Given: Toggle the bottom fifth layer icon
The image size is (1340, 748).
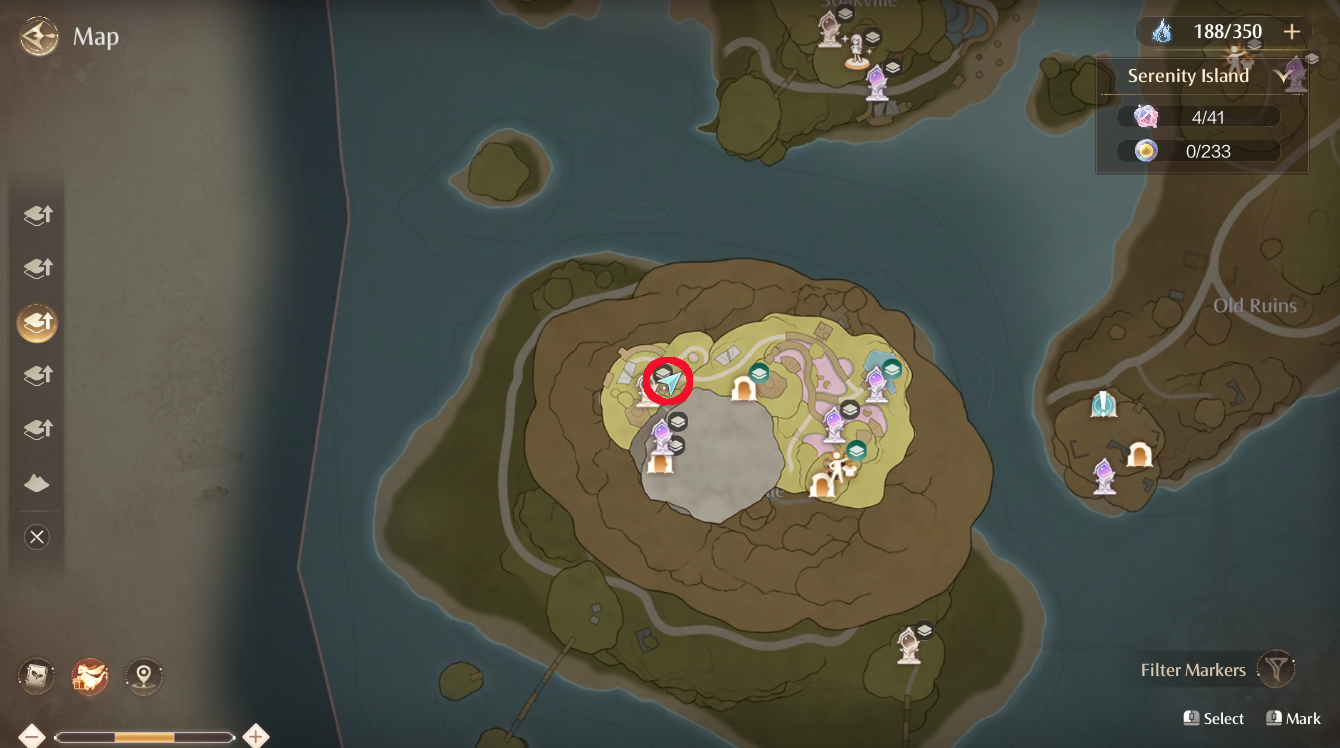Looking at the screenshot, I should 37,429.
